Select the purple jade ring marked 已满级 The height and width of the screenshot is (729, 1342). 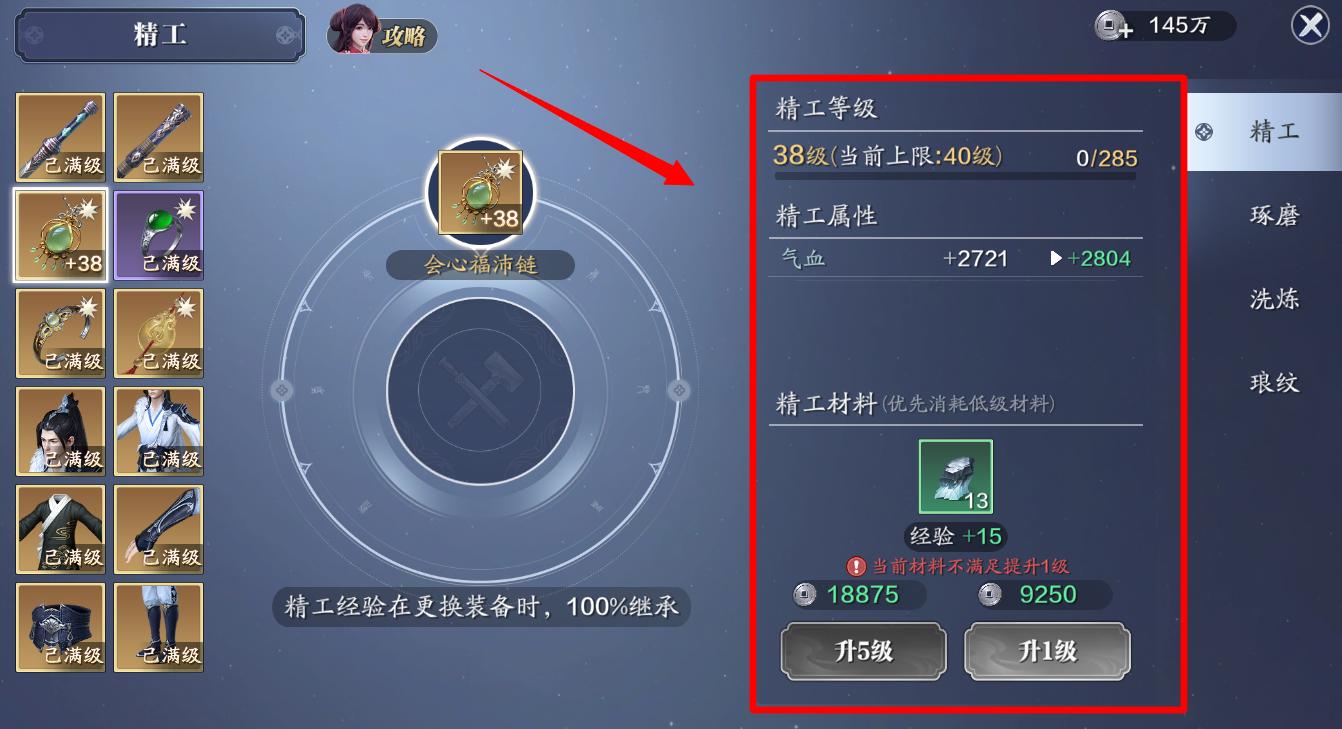[158, 234]
